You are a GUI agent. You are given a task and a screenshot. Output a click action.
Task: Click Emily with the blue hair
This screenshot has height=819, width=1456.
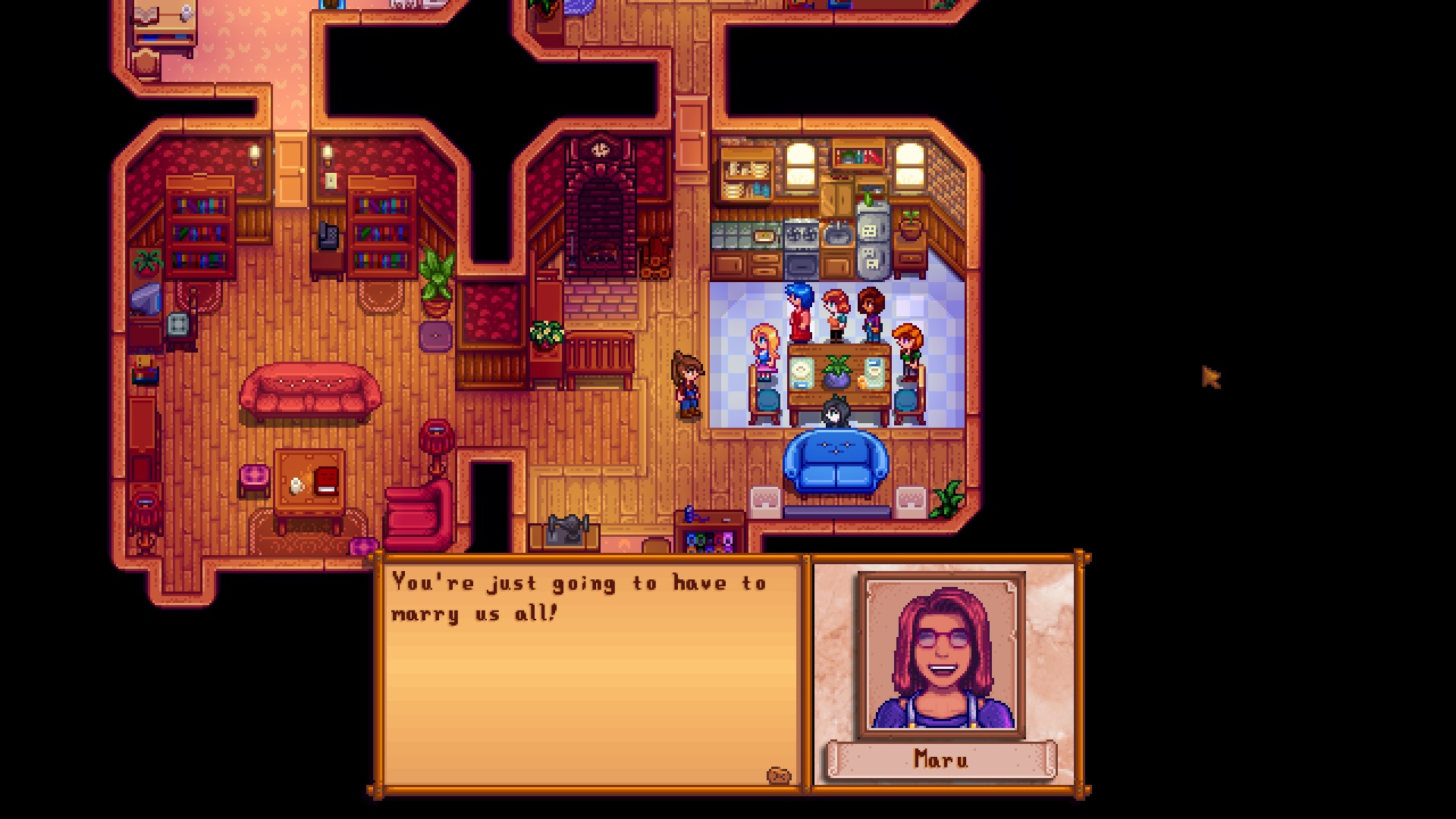[x=799, y=303]
